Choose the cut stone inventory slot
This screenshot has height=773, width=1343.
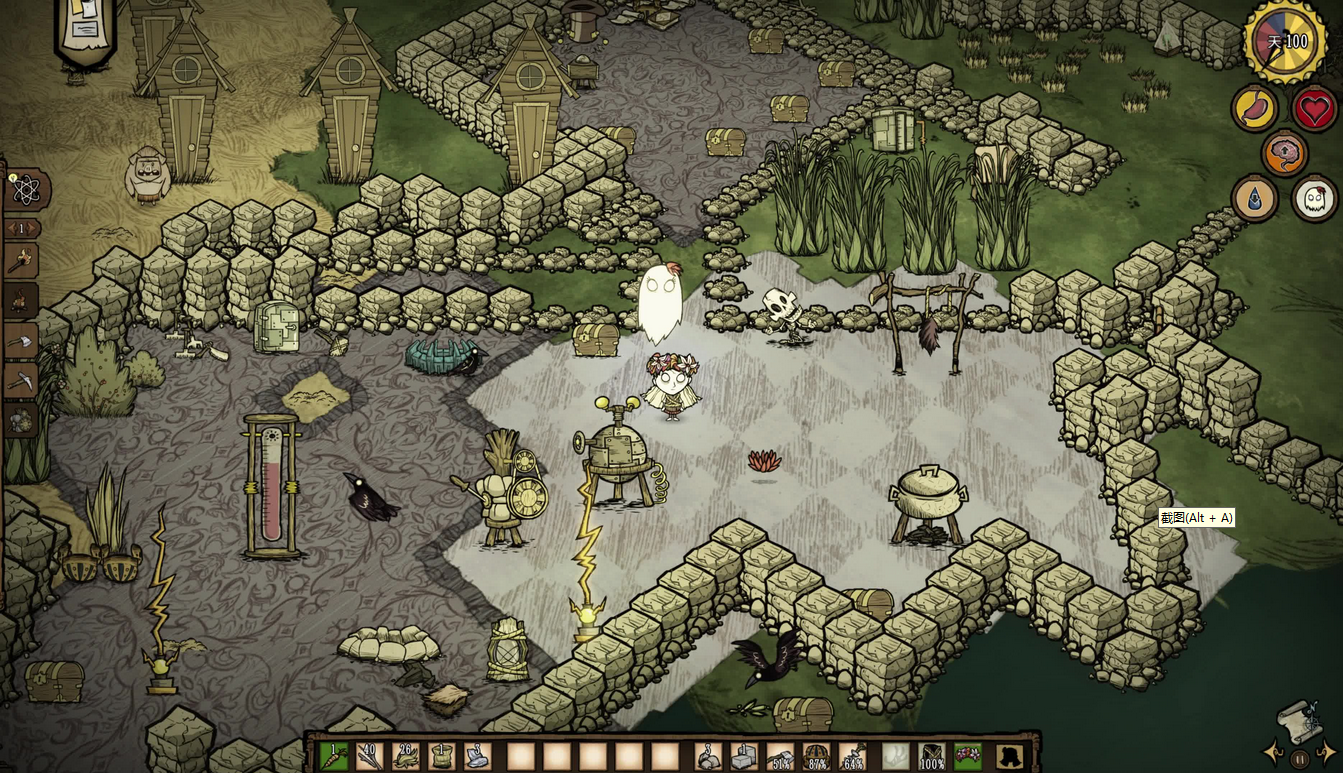coord(745,755)
